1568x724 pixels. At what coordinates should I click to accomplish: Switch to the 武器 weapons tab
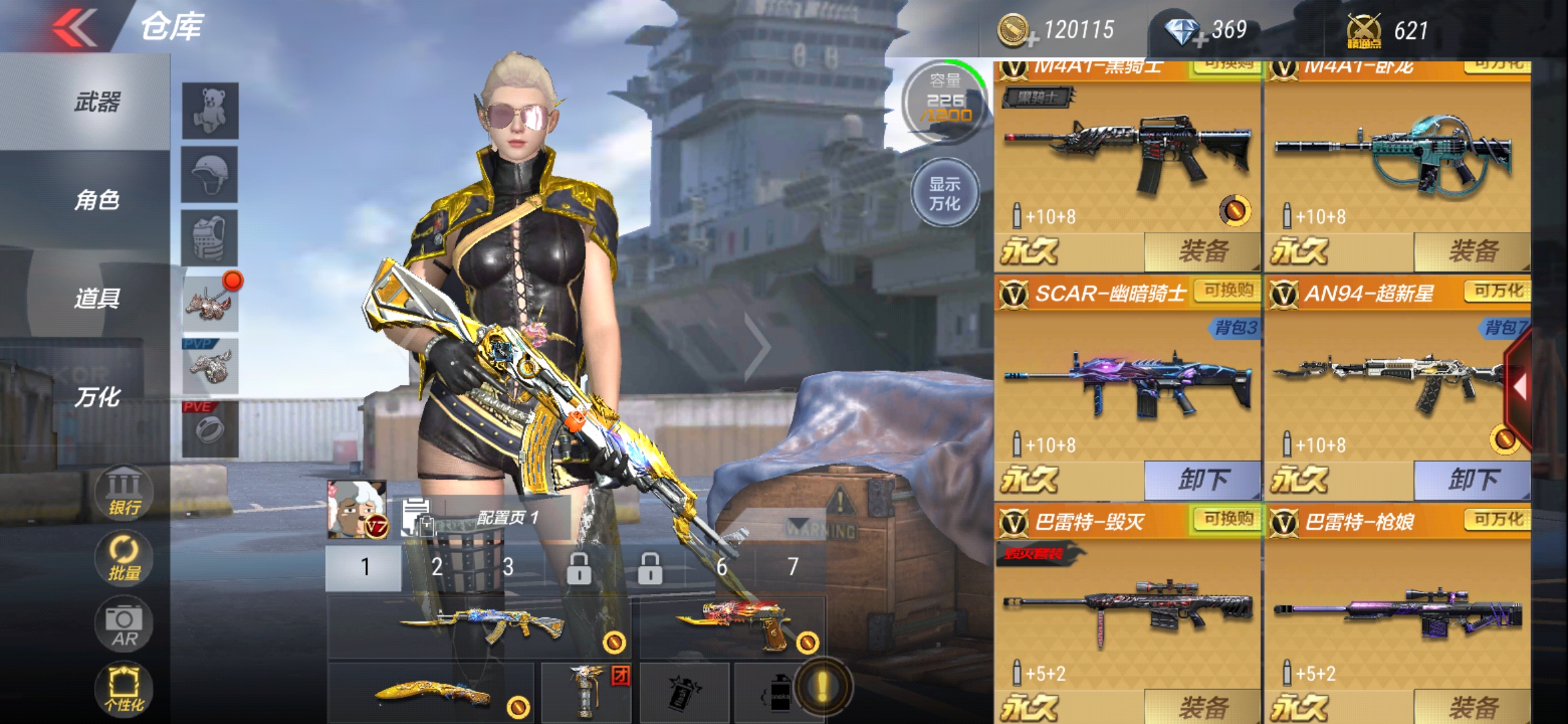97,103
